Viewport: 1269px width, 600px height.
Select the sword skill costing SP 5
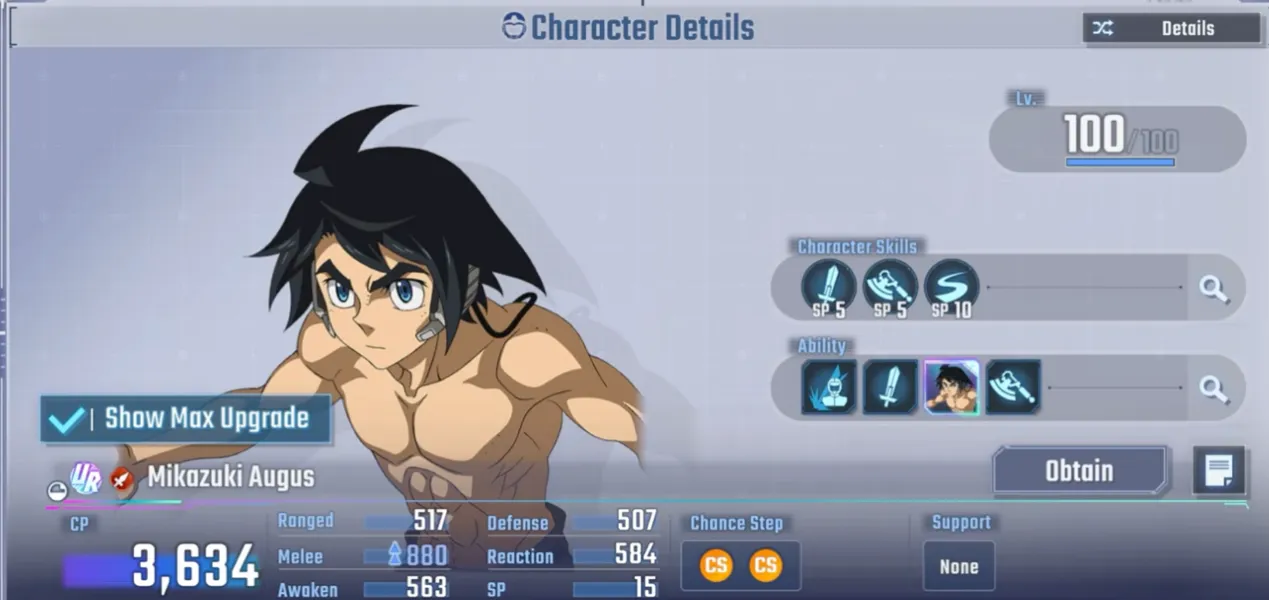[829, 286]
